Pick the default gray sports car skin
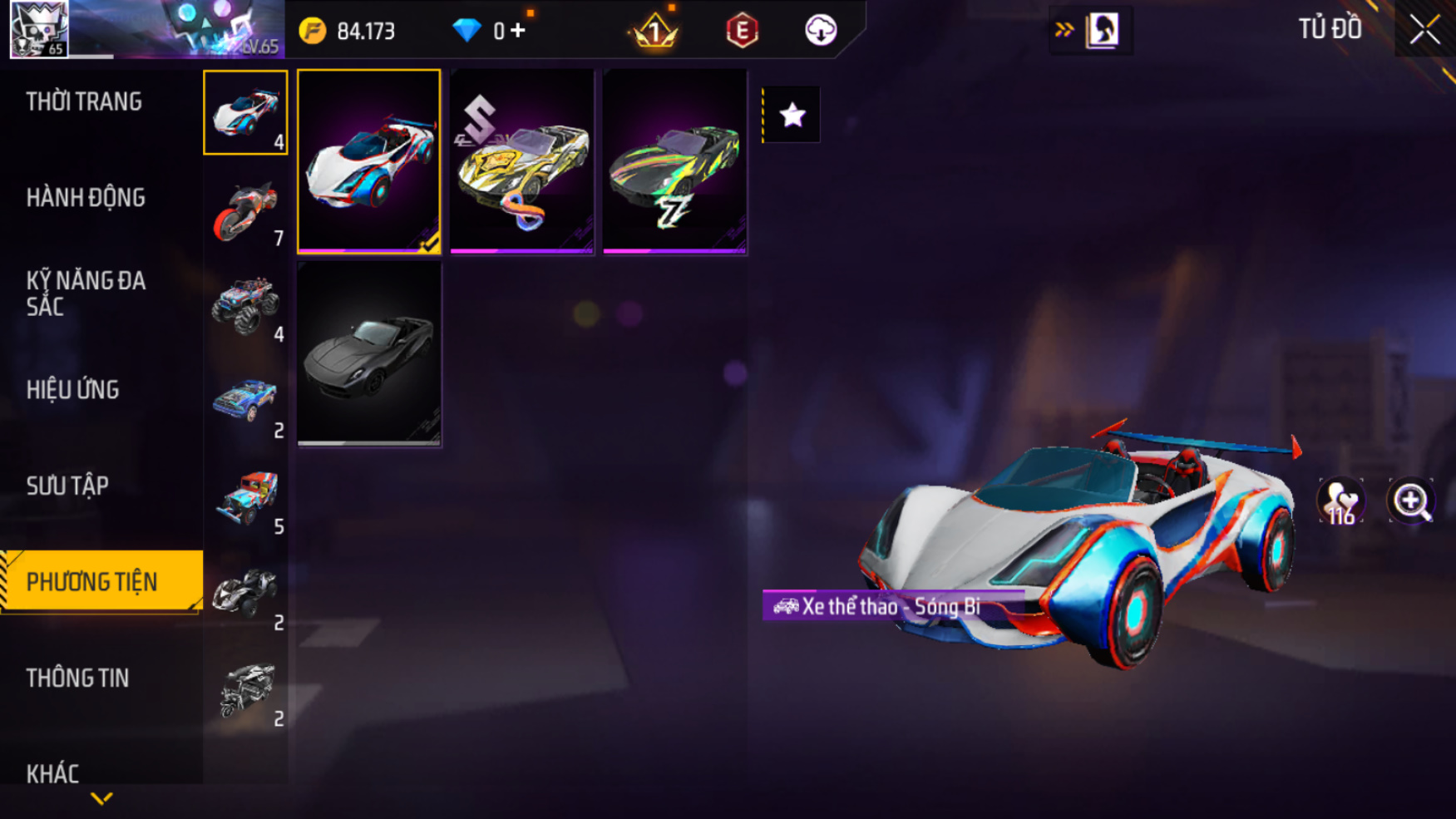This screenshot has width=1456, height=819. [369, 354]
